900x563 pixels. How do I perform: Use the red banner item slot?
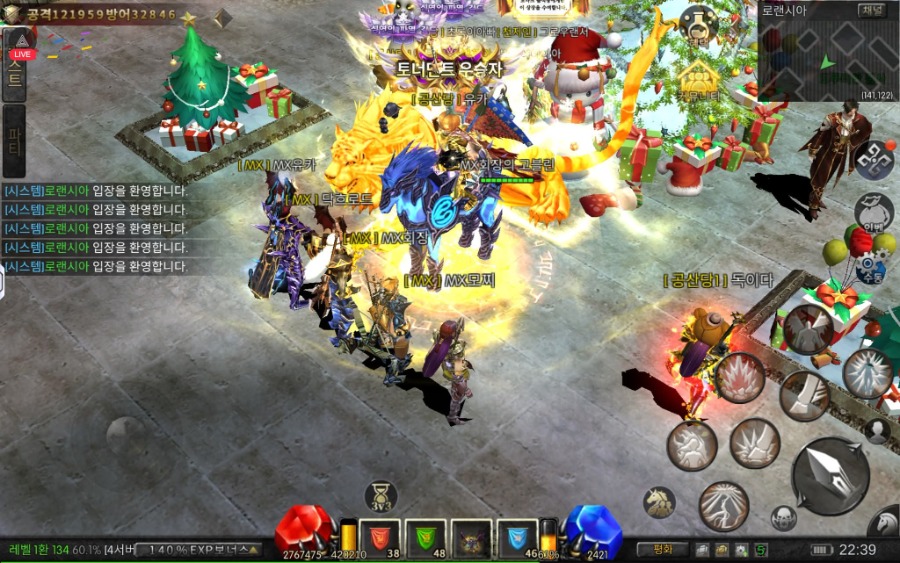[x=379, y=538]
